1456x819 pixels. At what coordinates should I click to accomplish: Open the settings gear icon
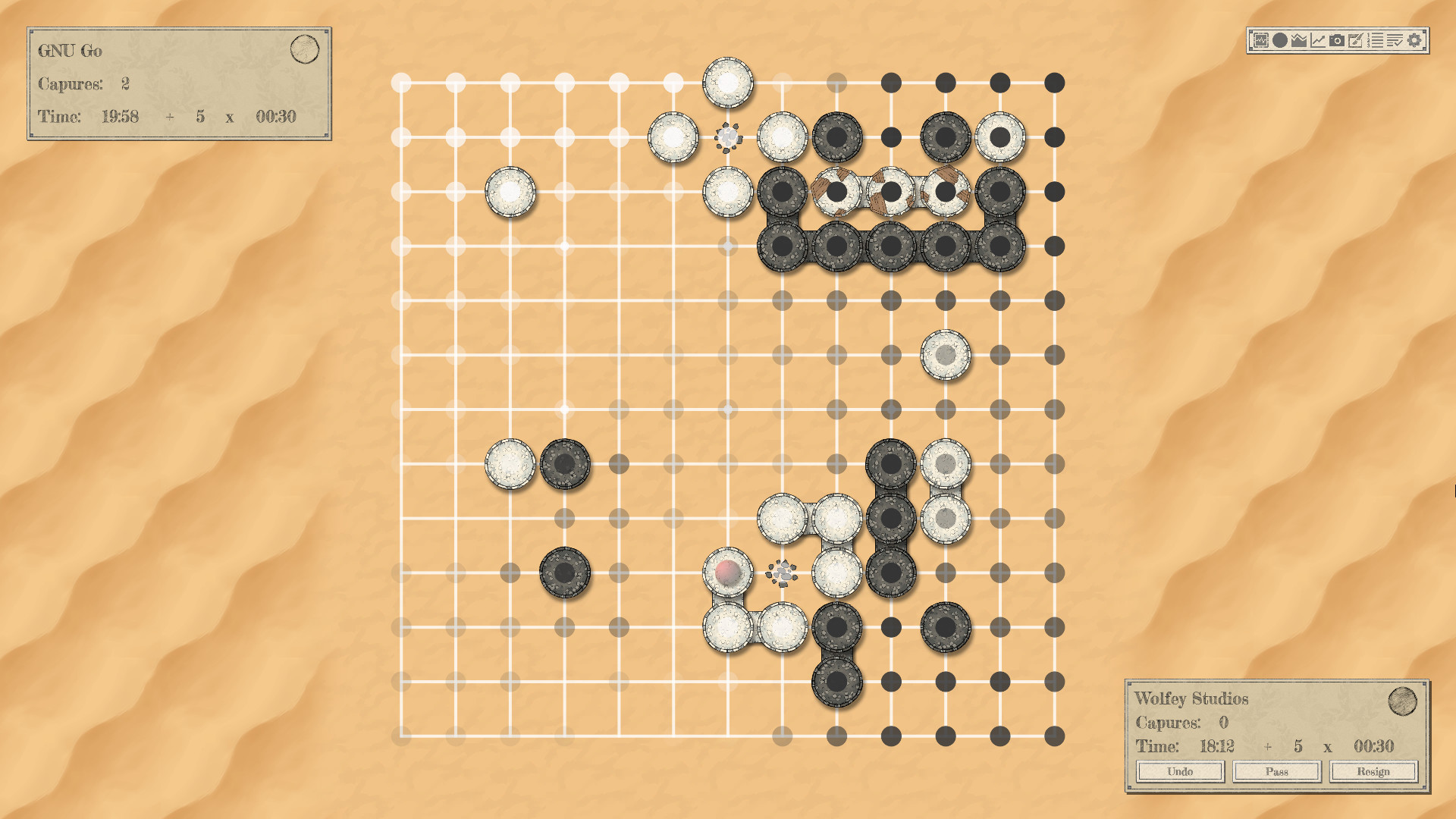(x=1414, y=40)
